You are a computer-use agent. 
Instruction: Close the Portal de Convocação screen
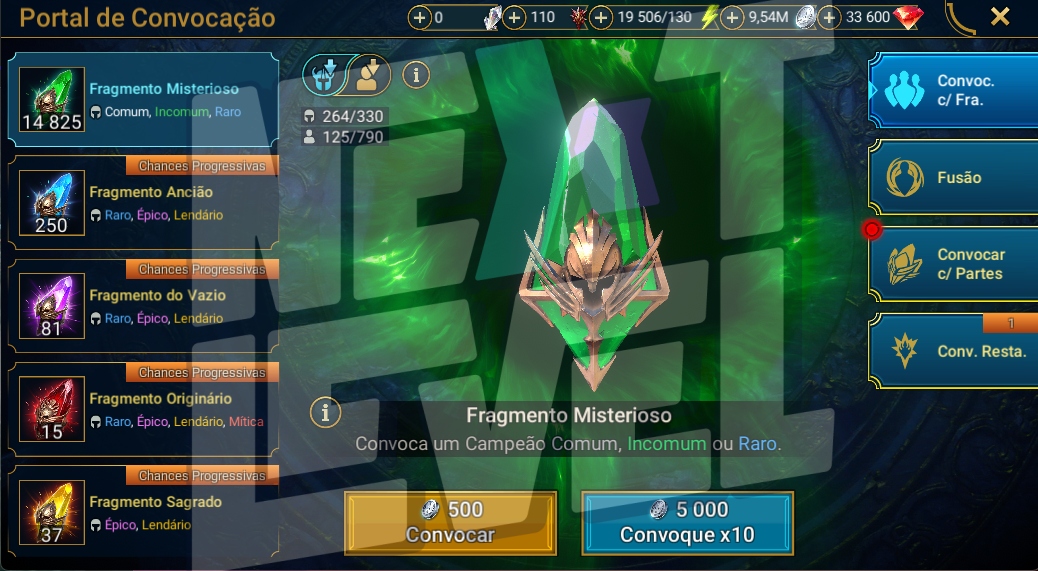coord(999,16)
